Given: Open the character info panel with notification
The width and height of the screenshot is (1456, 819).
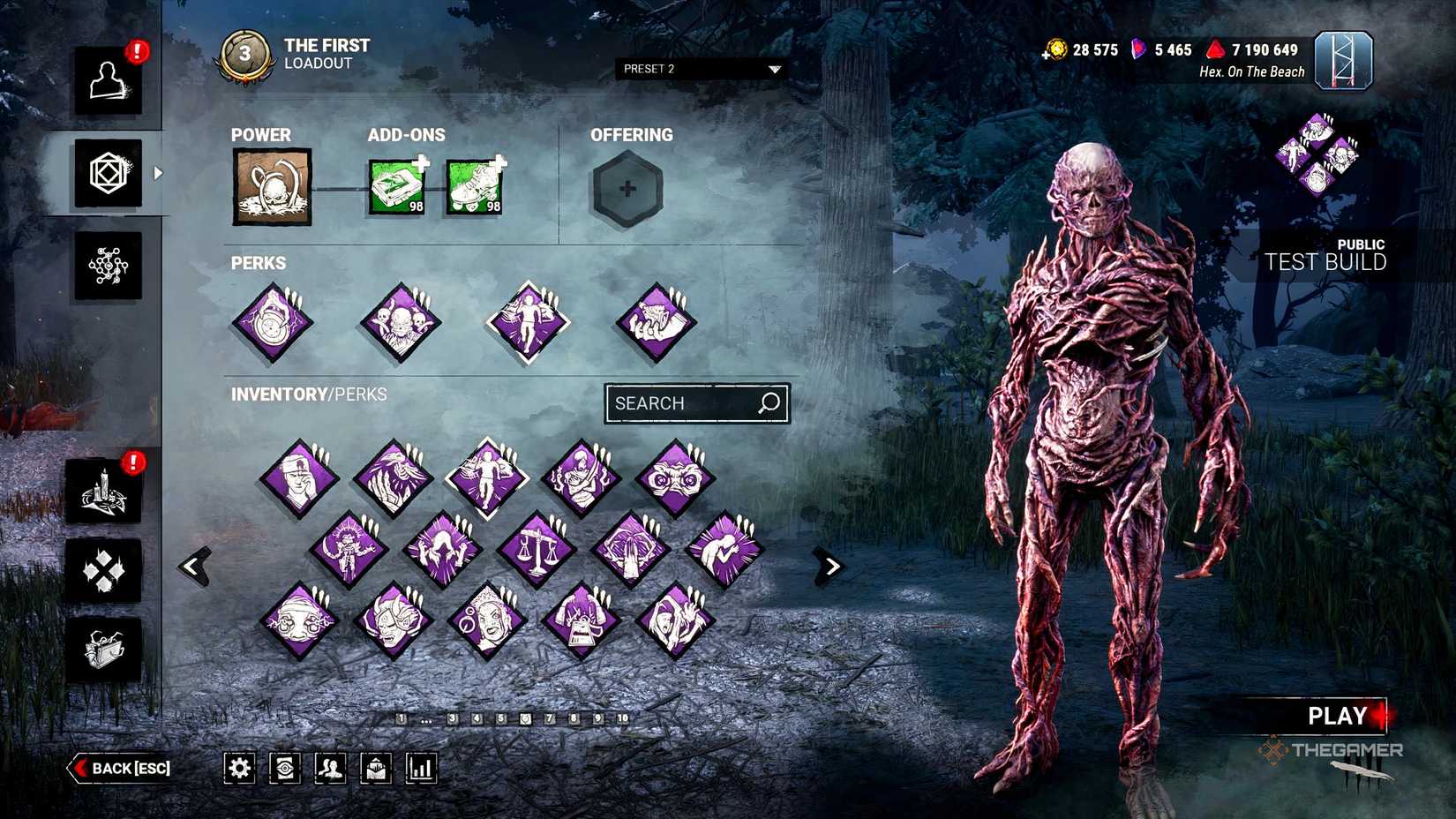Looking at the screenshot, I should [109, 81].
